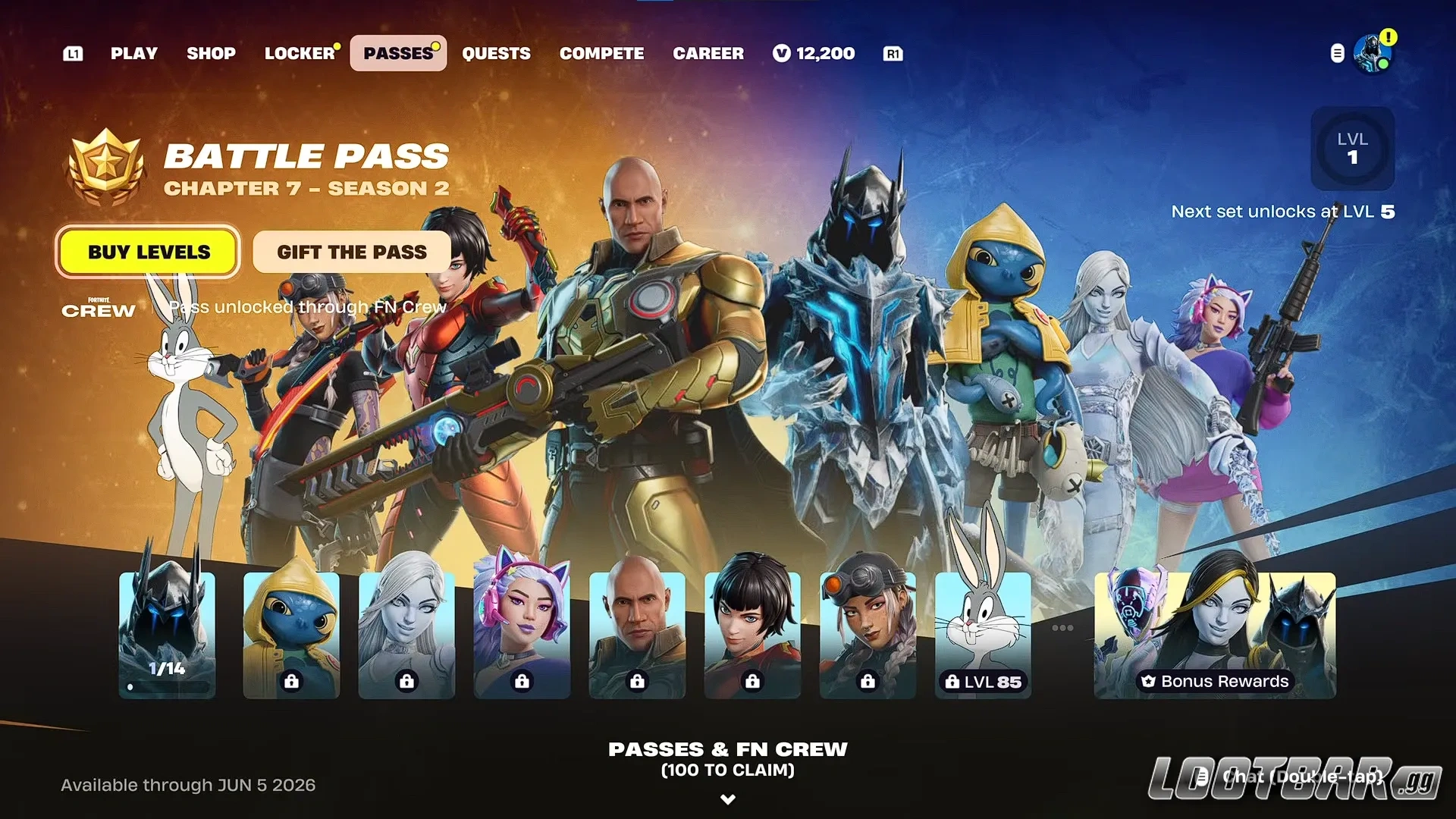The image size is (1456, 819).
Task: Switch to the SHOP tab
Action: tap(211, 53)
